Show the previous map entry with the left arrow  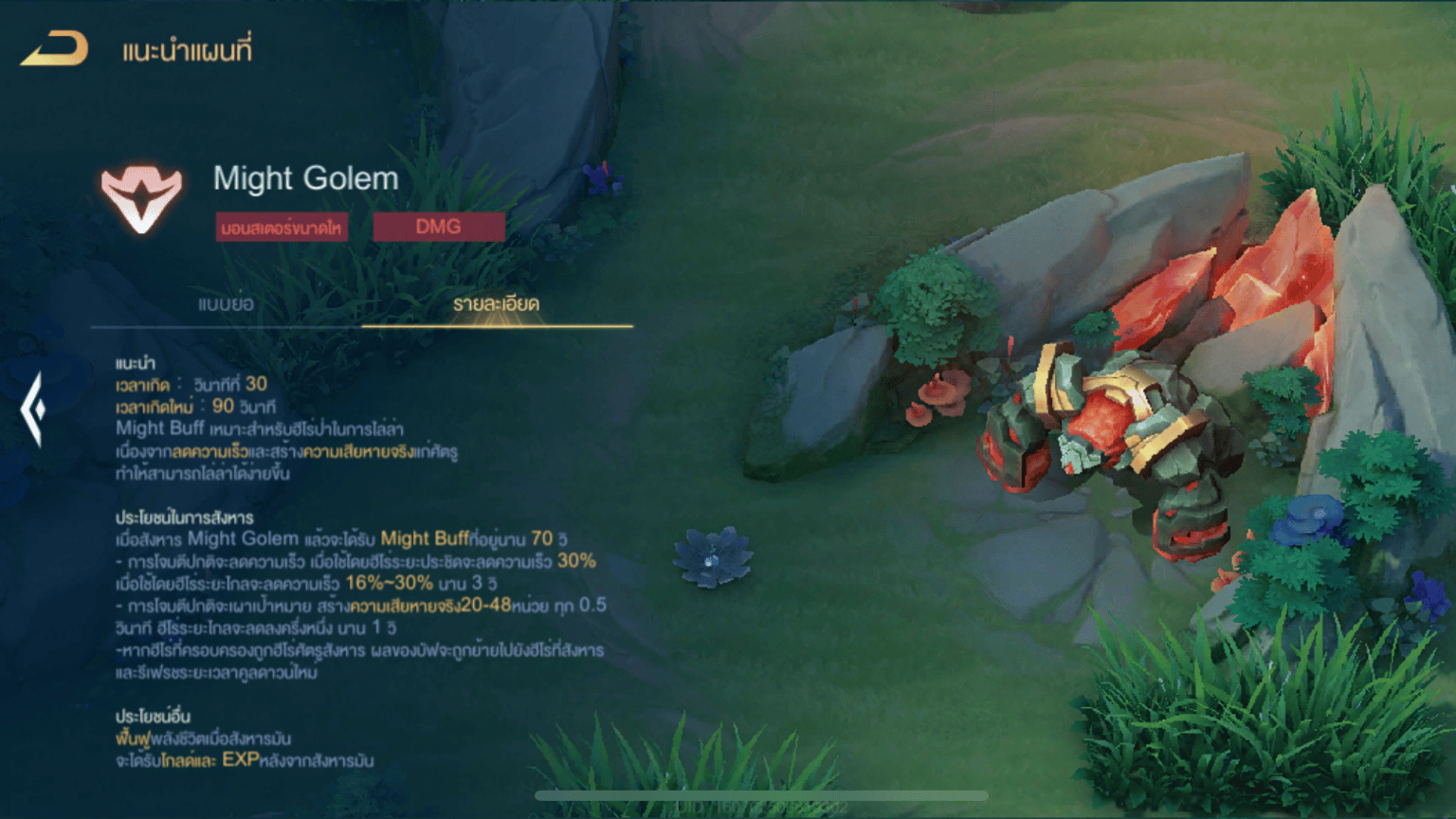pos(33,409)
